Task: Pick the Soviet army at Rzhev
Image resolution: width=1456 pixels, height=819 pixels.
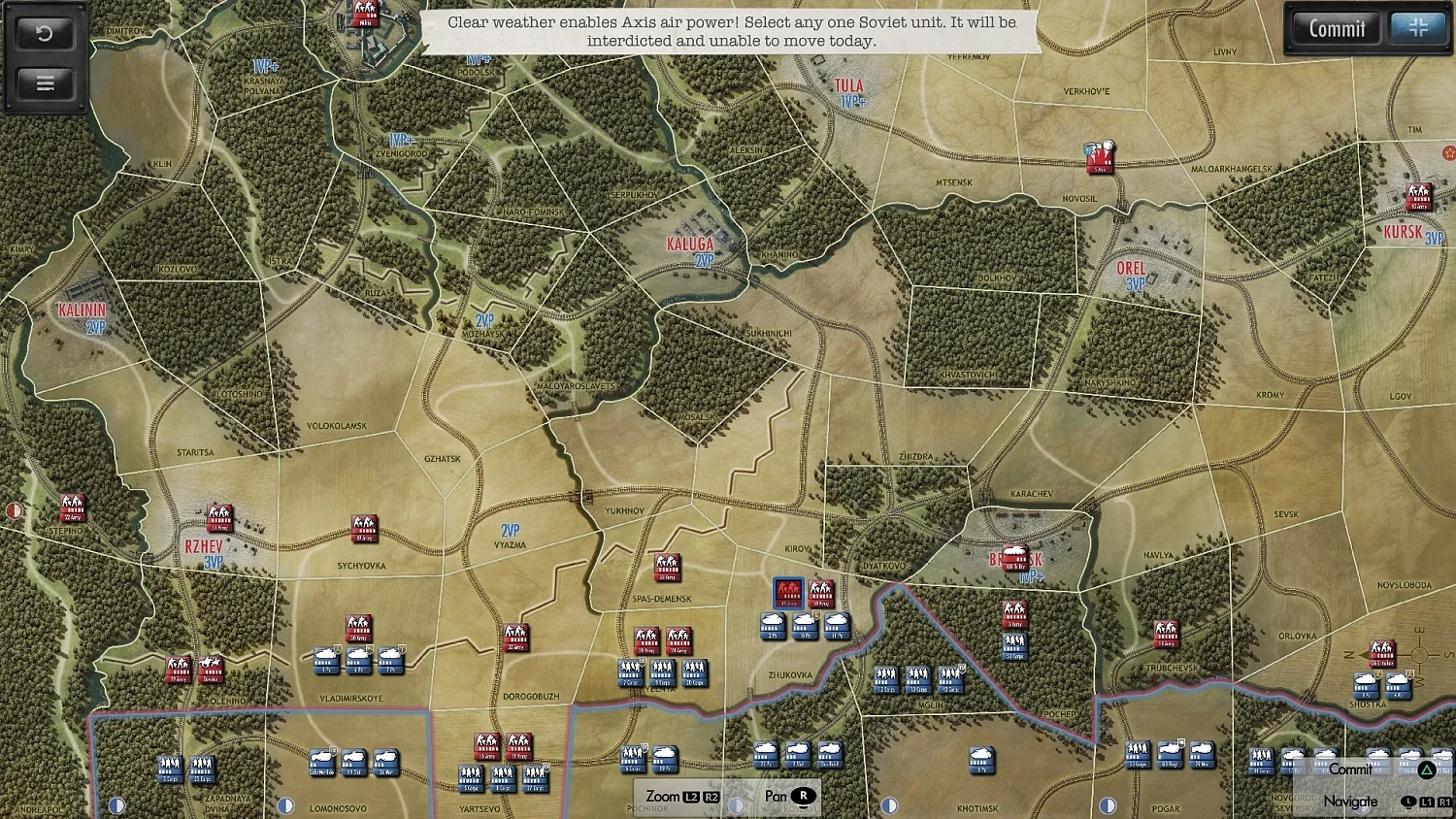Action: (220, 518)
